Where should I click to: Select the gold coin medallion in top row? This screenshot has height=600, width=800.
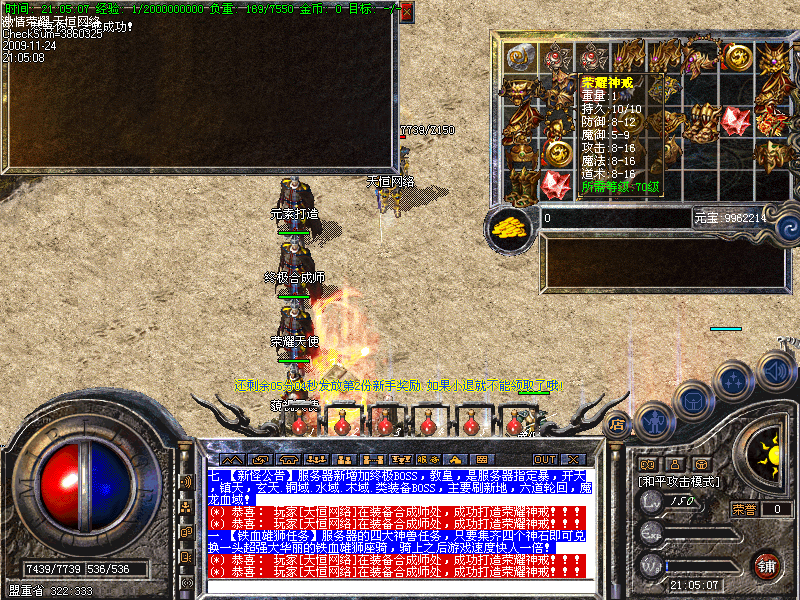(739, 57)
